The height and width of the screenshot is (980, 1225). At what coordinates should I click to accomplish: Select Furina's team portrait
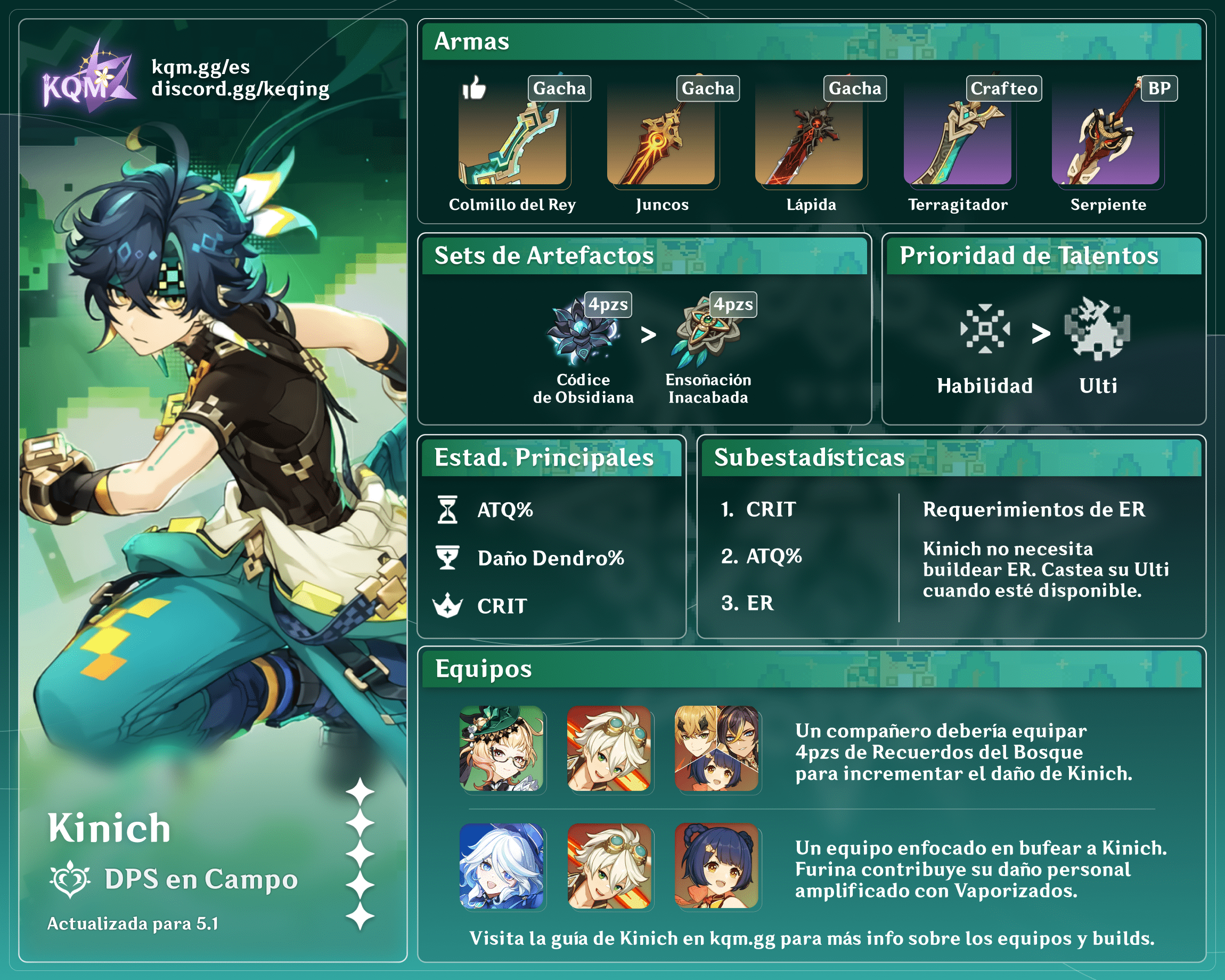(x=501, y=866)
